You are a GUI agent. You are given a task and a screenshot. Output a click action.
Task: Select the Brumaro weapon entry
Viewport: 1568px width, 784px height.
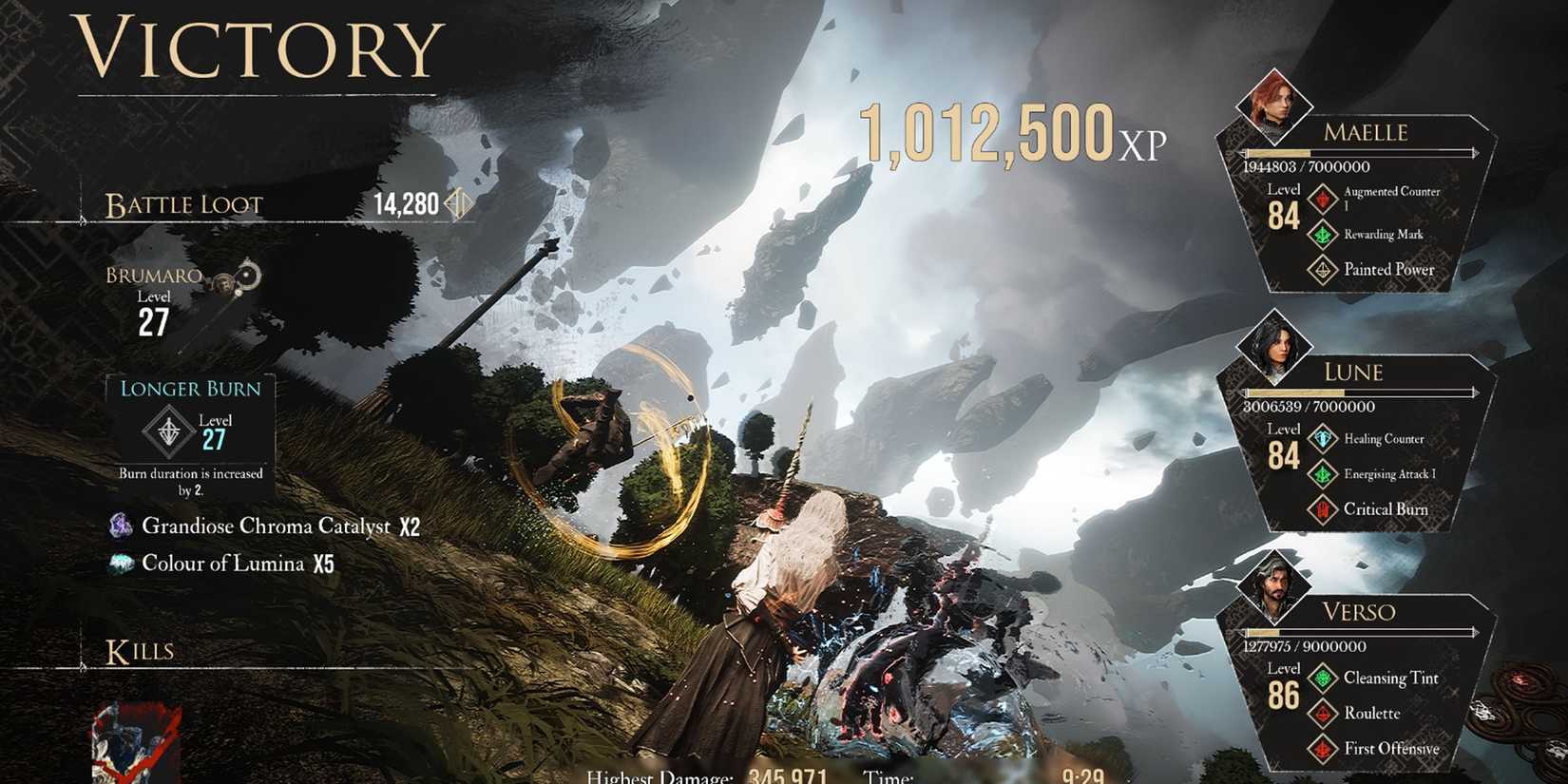(155, 276)
